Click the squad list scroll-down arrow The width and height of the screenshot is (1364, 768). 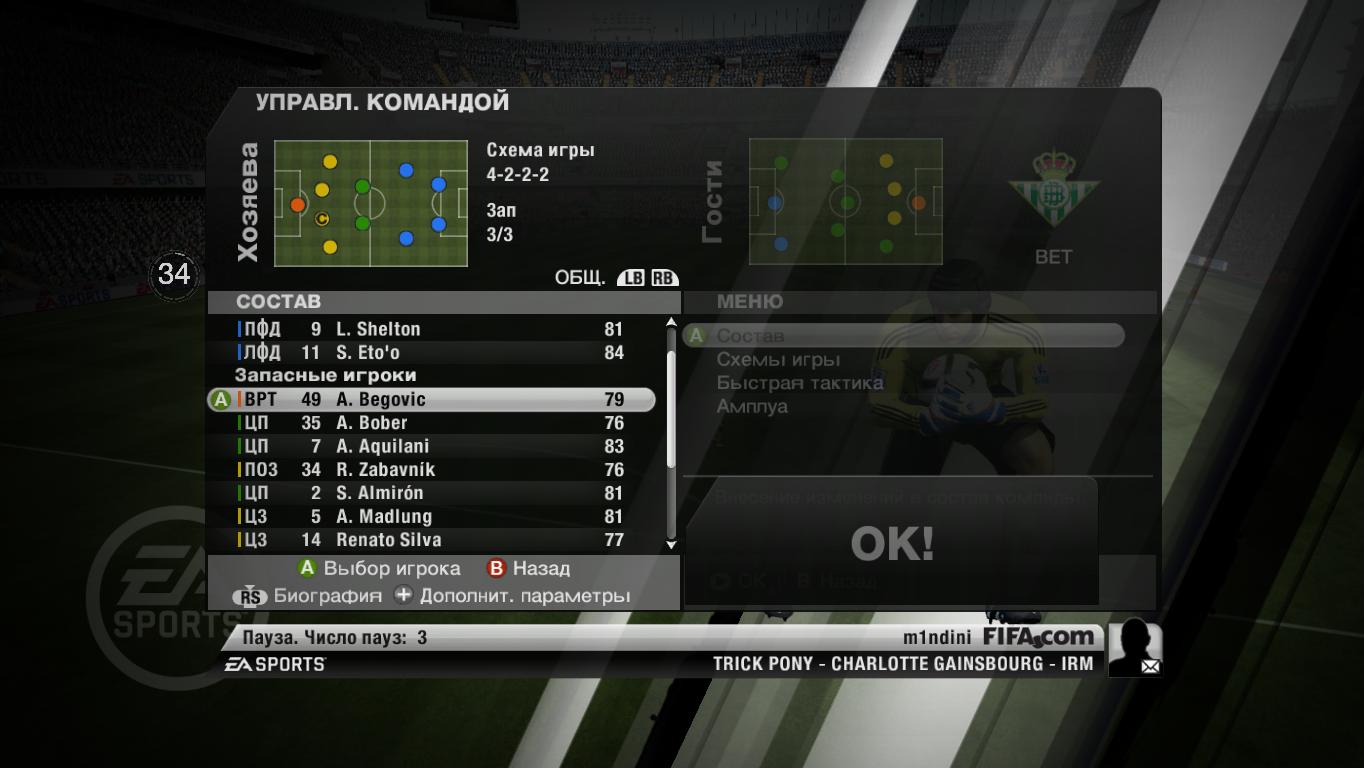pyautogui.click(x=671, y=544)
